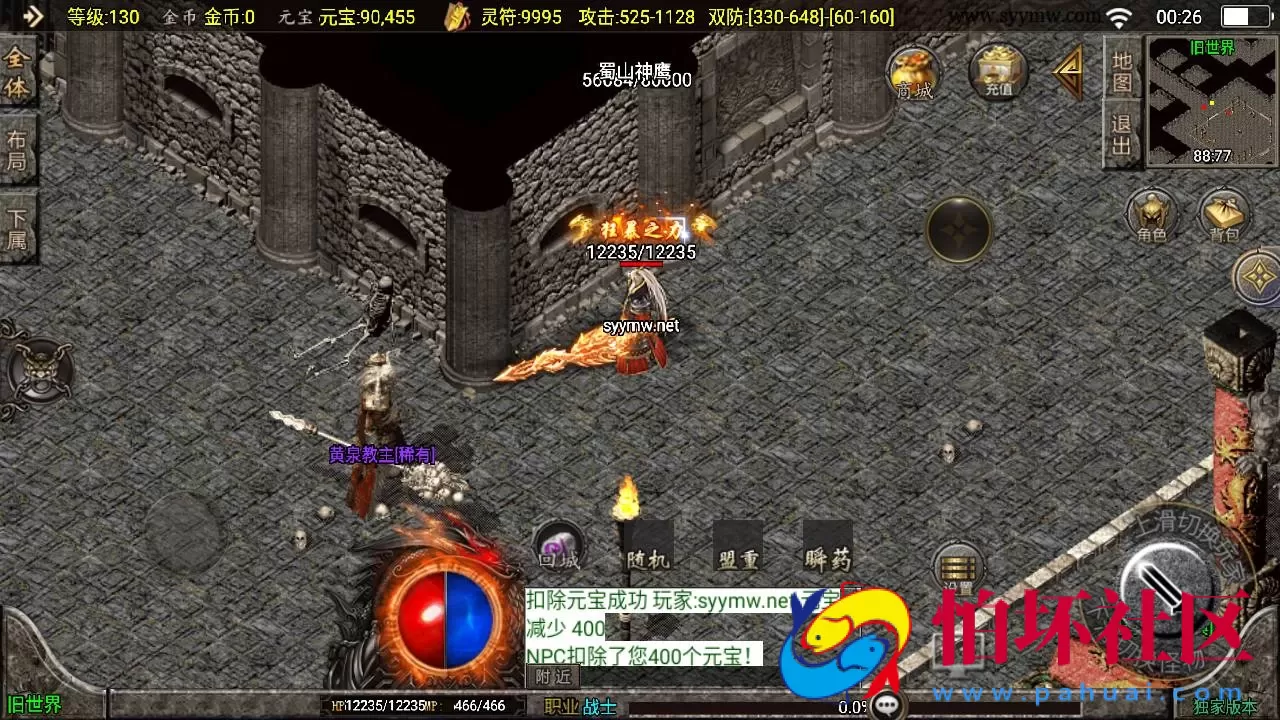Image resolution: width=1280 pixels, height=720 pixels.
Task: Expand the dark circular menu near minimap
Action: 958,230
